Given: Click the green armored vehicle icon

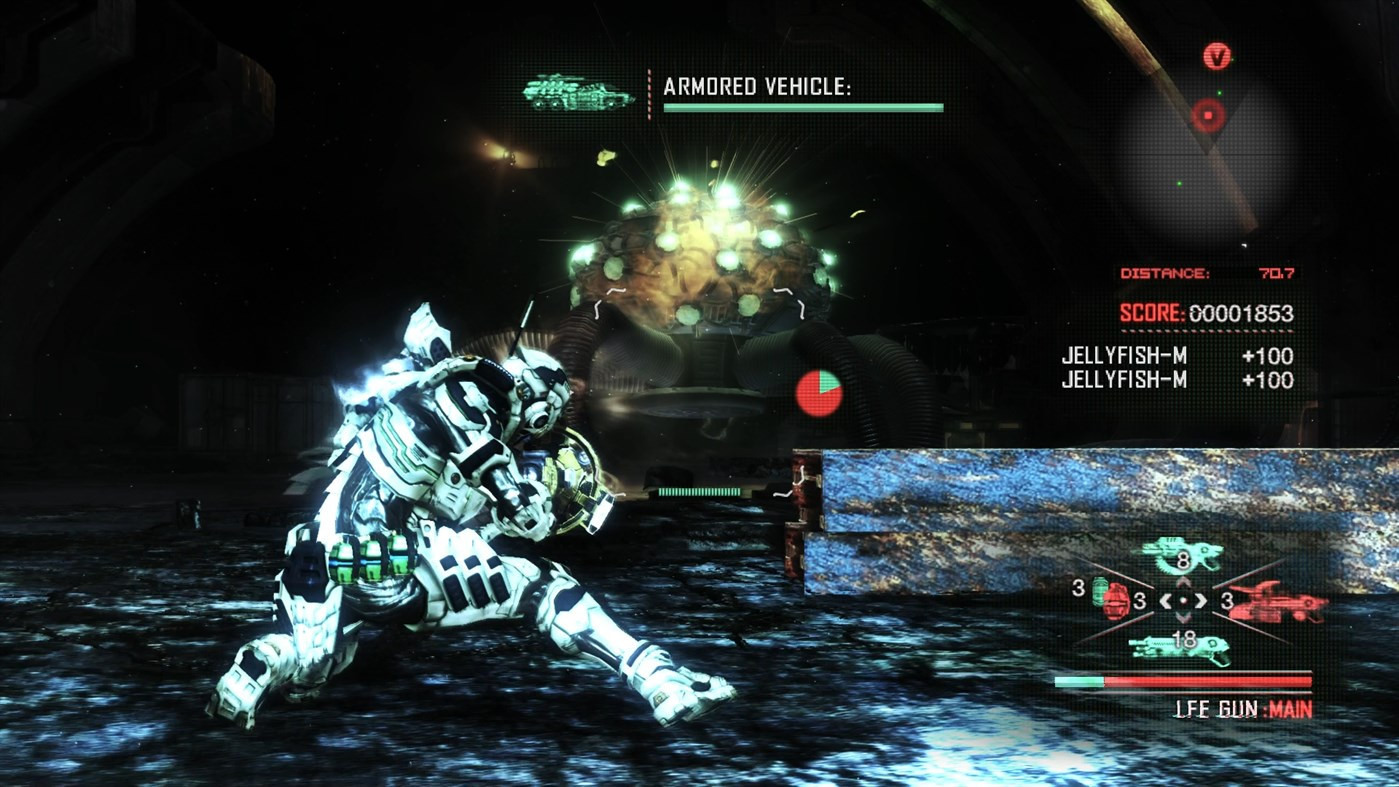Looking at the screenshot, I should tap(578, 94).
